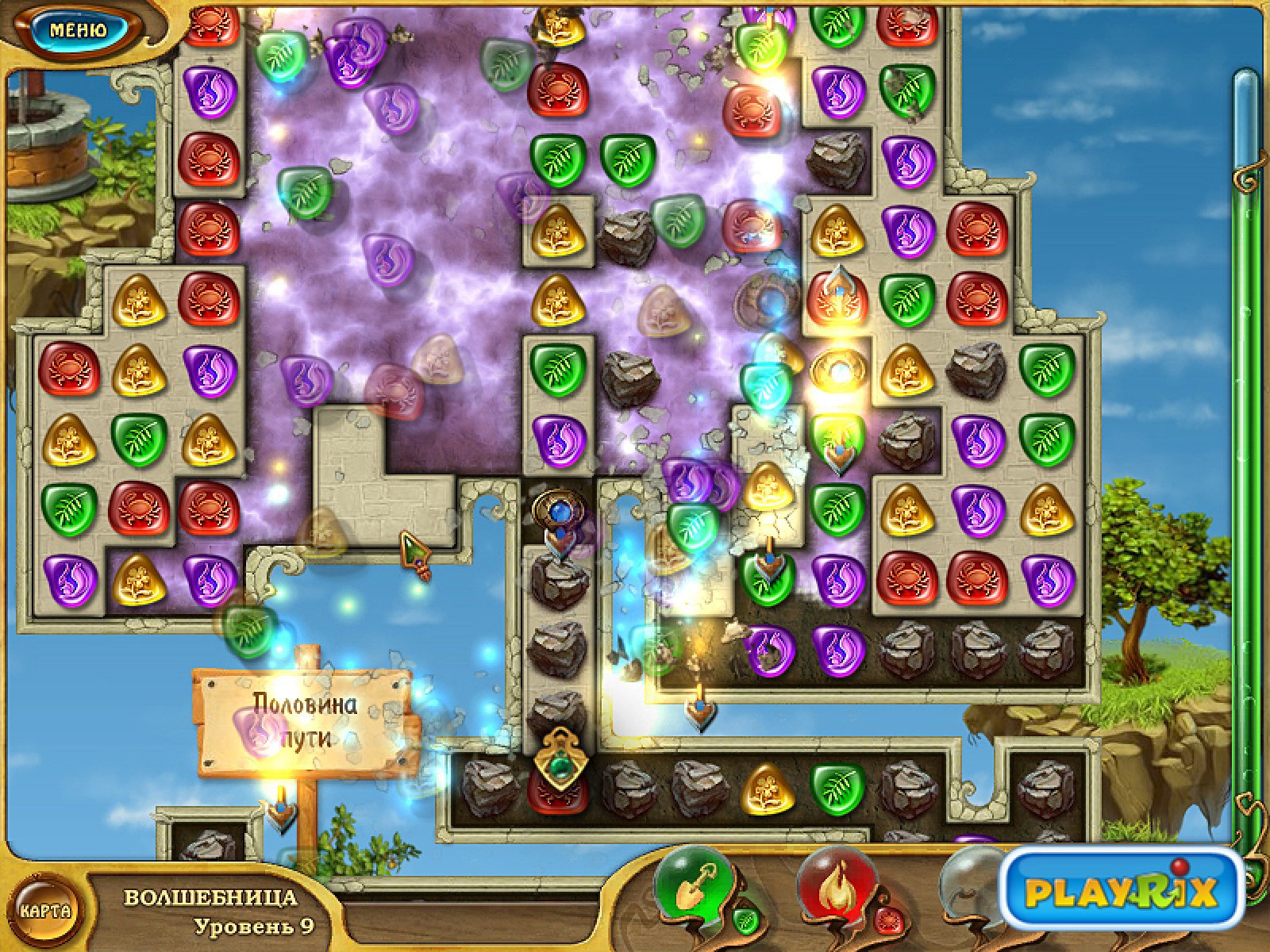Open the Карта map button

(44, 910)
